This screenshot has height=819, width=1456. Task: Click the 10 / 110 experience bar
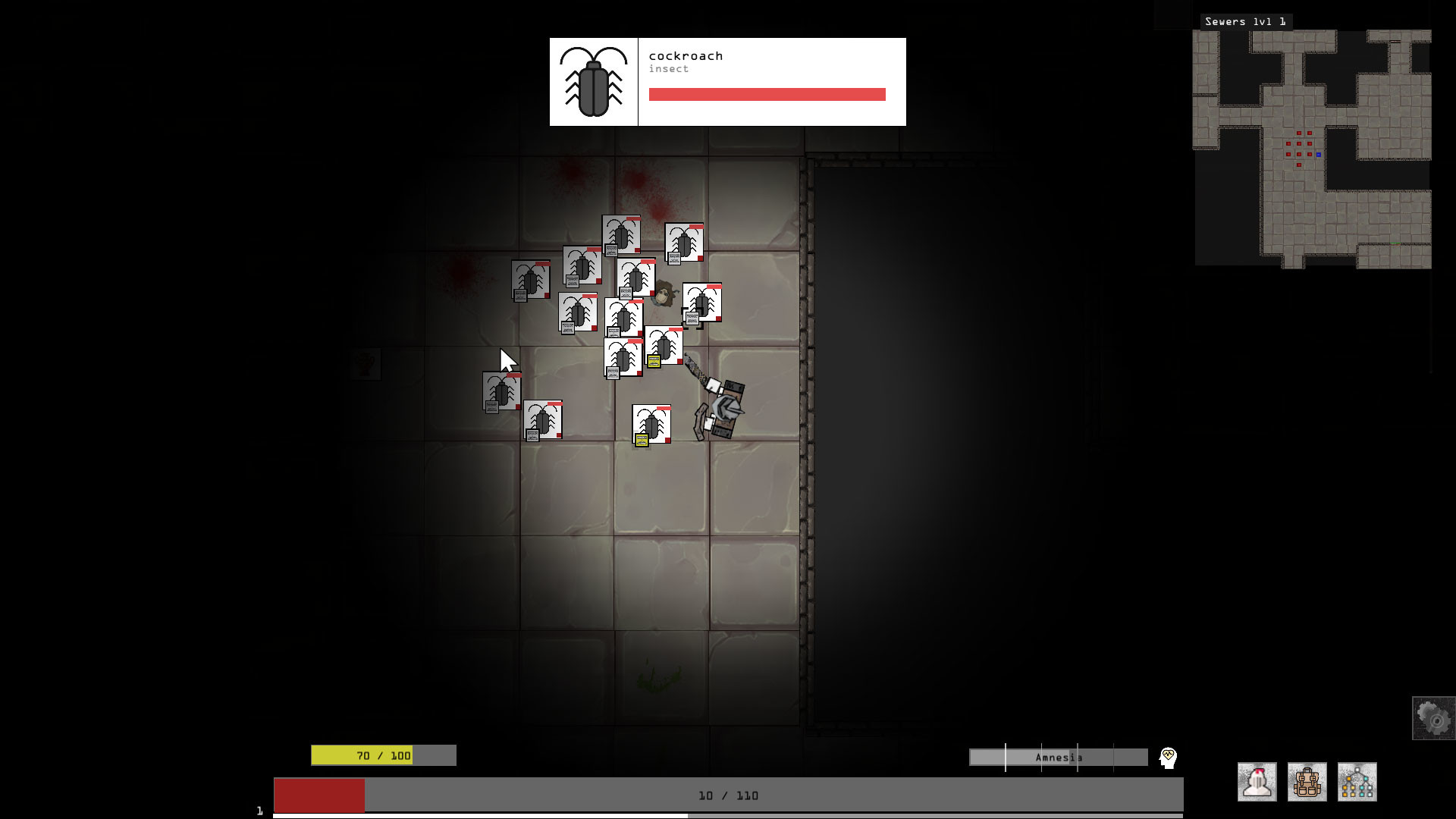point(727,795)
